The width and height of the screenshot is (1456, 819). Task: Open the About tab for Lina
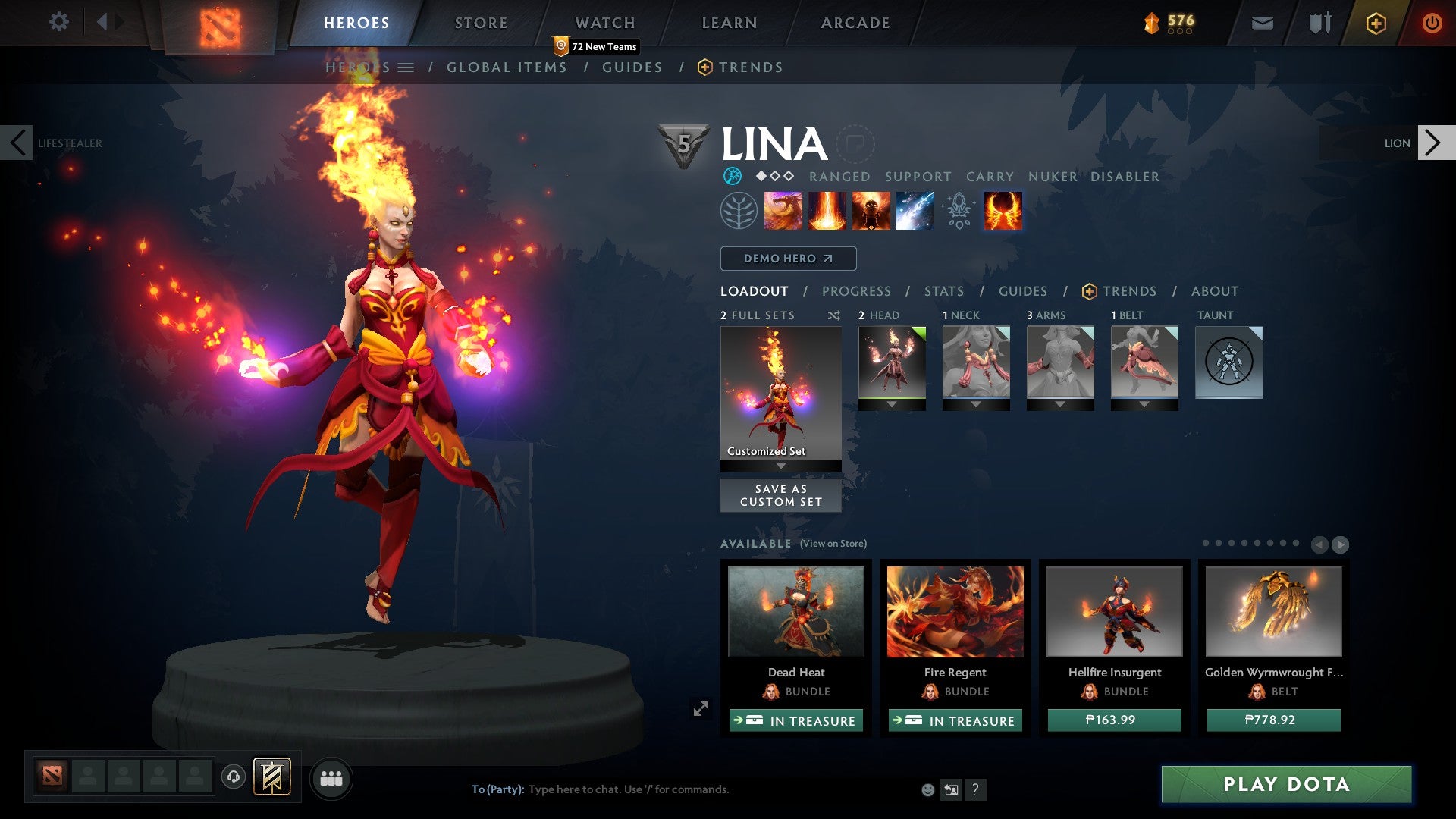1214,291
